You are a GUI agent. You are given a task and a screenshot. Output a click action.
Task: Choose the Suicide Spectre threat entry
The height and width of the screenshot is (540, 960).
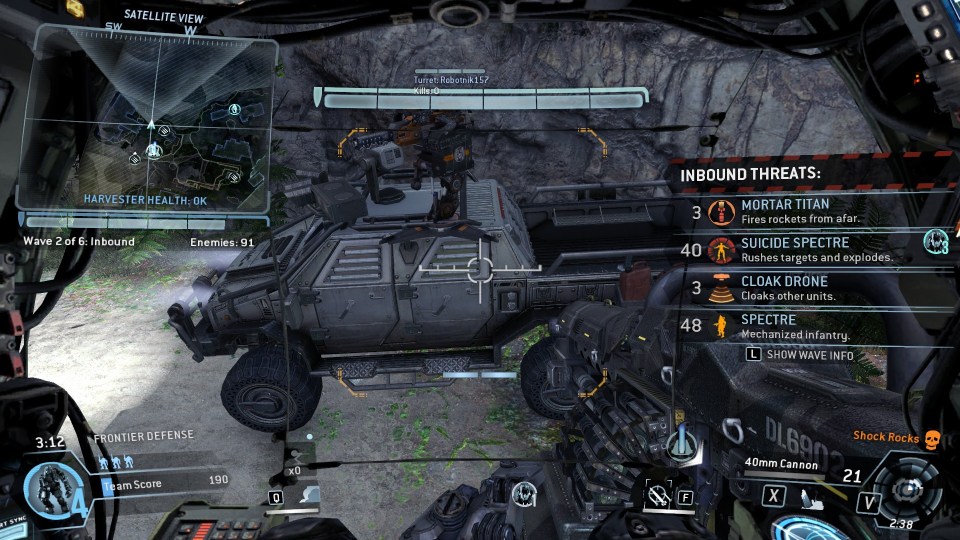(800, 249)
